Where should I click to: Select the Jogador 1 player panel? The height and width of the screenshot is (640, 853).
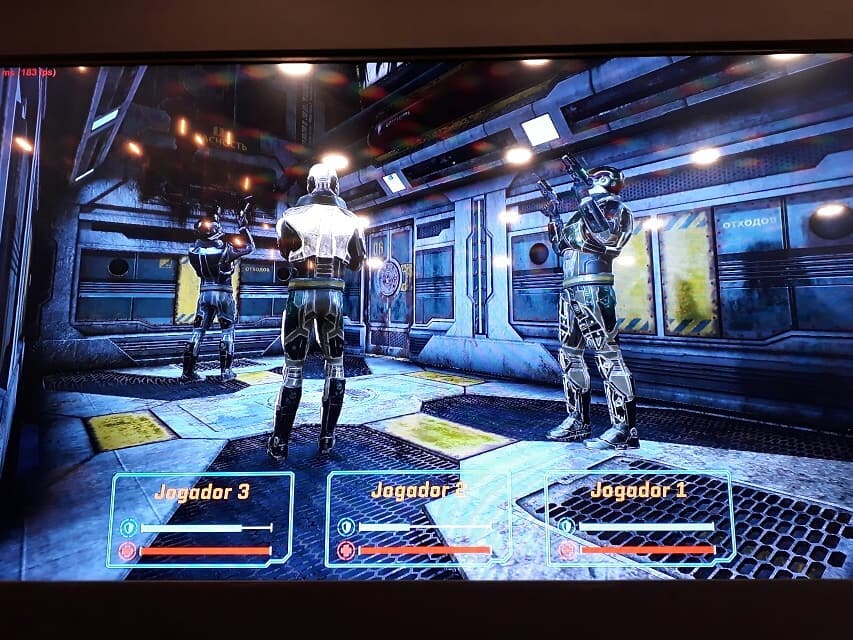[639, 517]
